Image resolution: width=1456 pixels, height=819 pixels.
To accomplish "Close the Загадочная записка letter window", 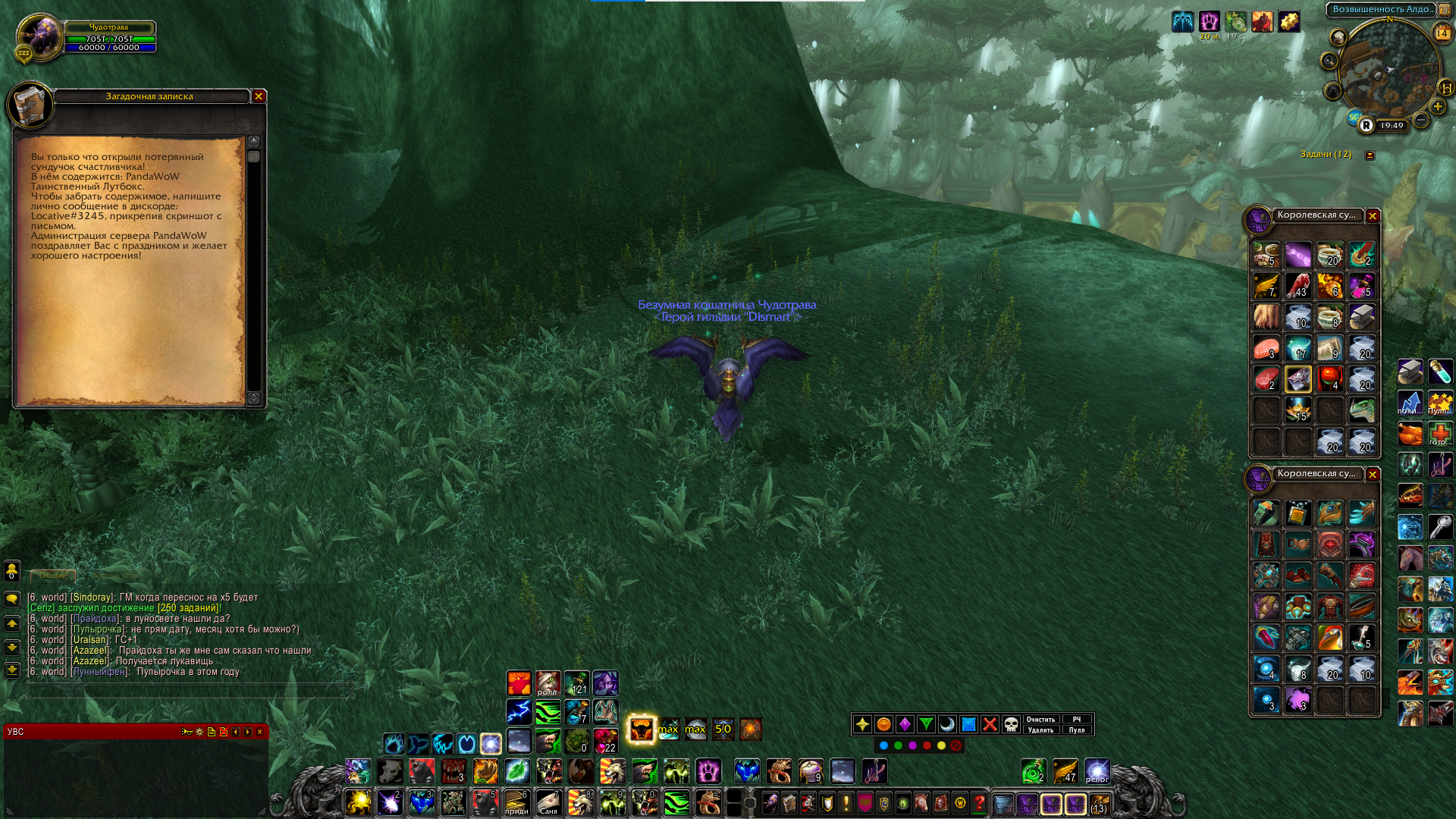I will (259, 96).
